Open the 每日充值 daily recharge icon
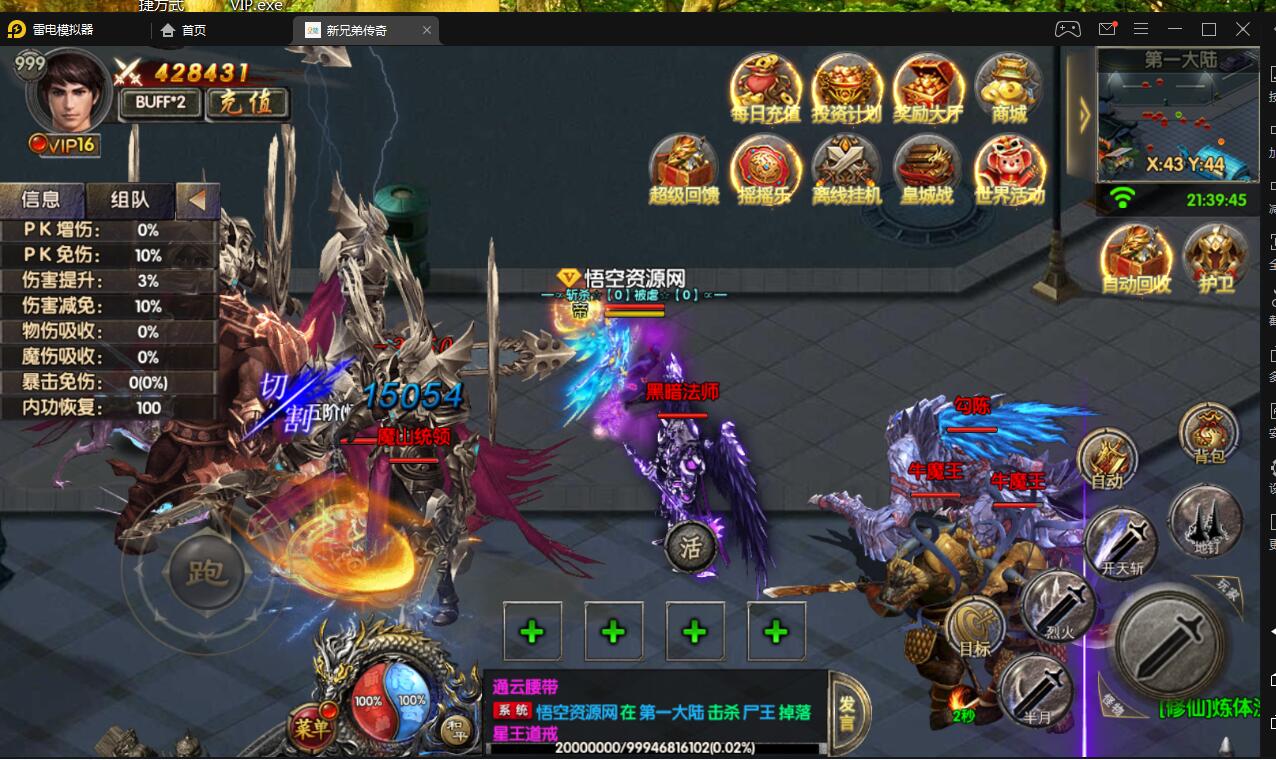This screenshot has height=760, width=1276. pyautogui.click(x=765, y=88)
